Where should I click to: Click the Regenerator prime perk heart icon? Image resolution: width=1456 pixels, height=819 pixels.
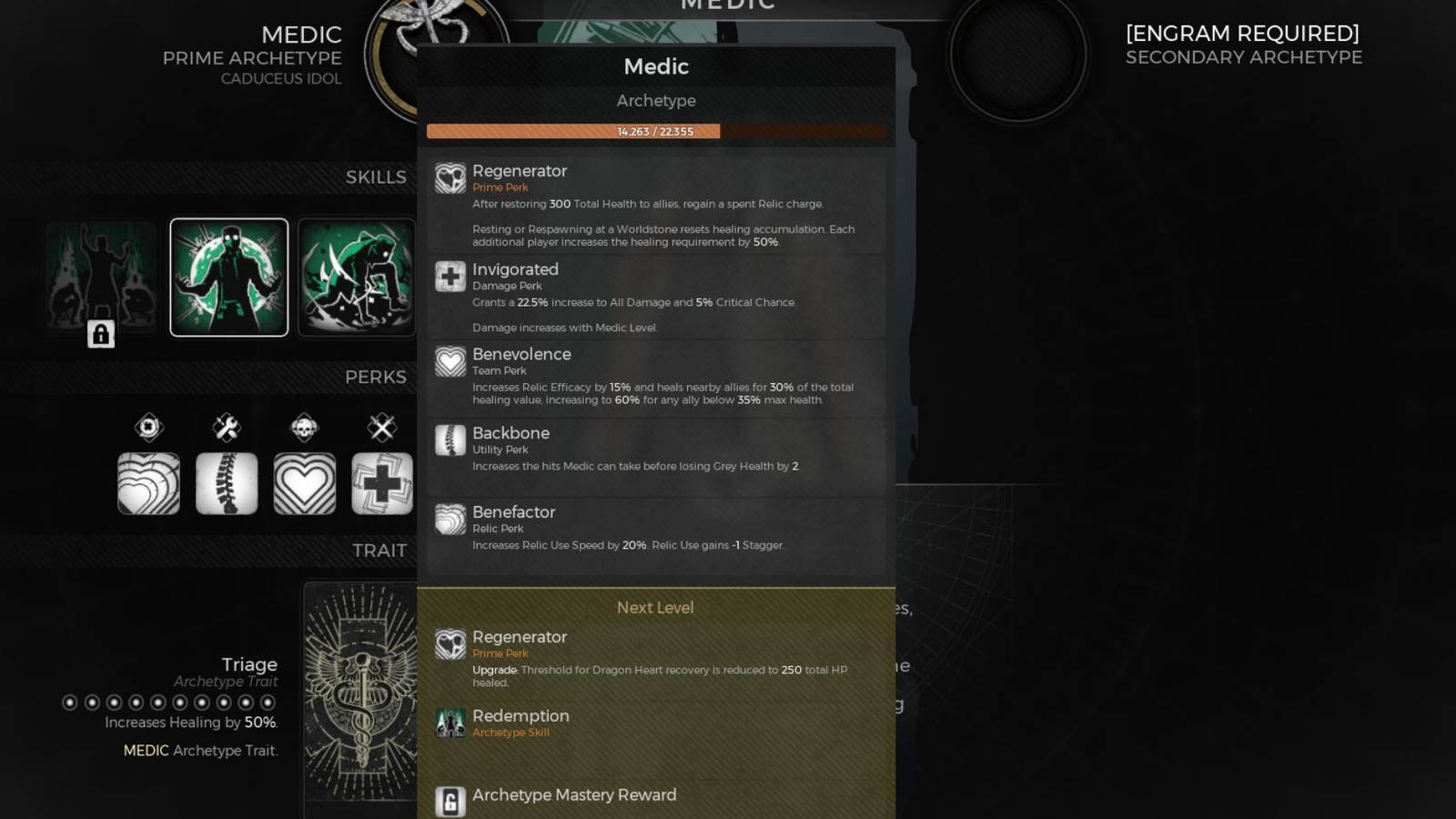click(x=450, y=177)
